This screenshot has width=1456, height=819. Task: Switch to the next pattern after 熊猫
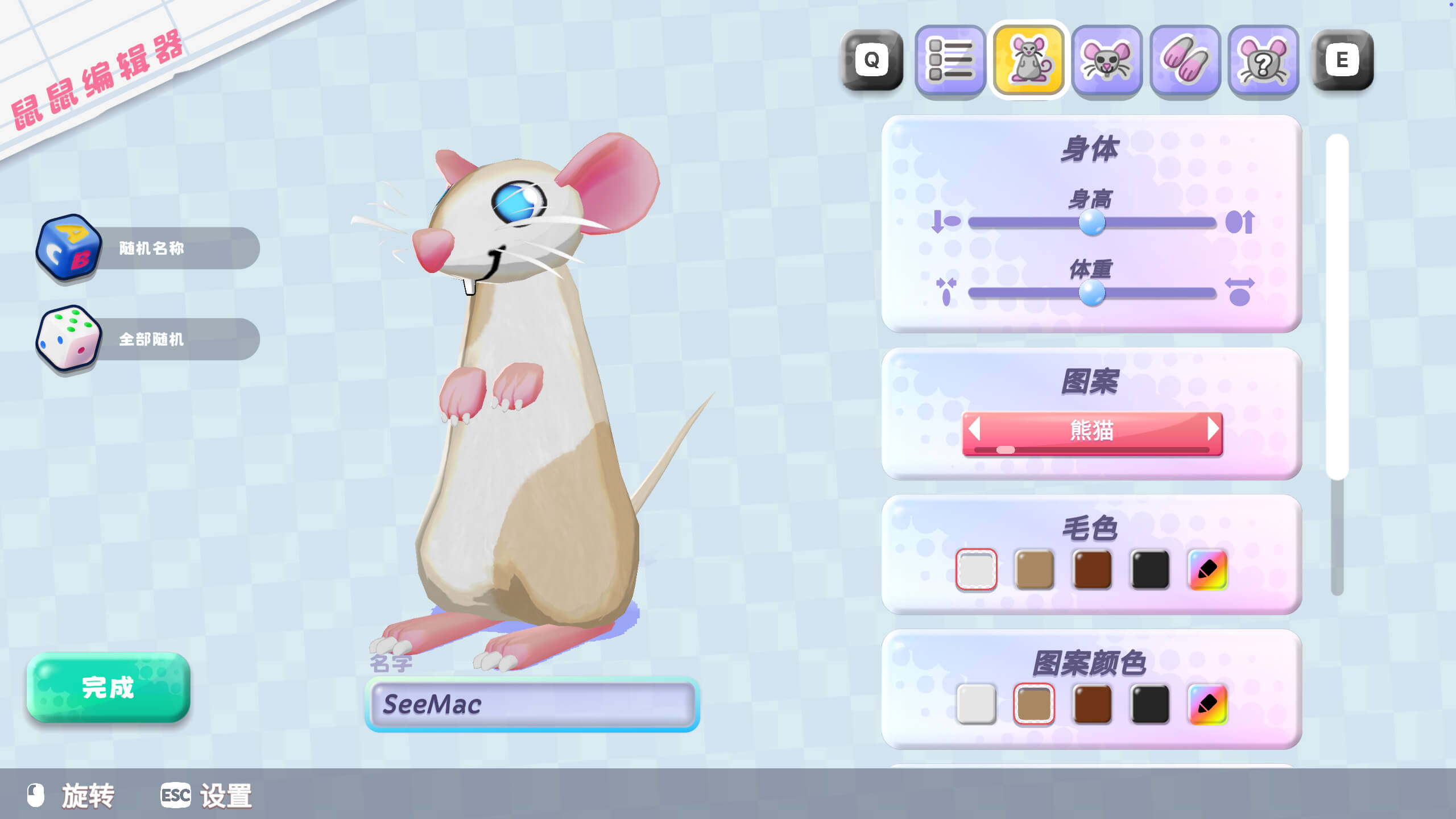1213,429
